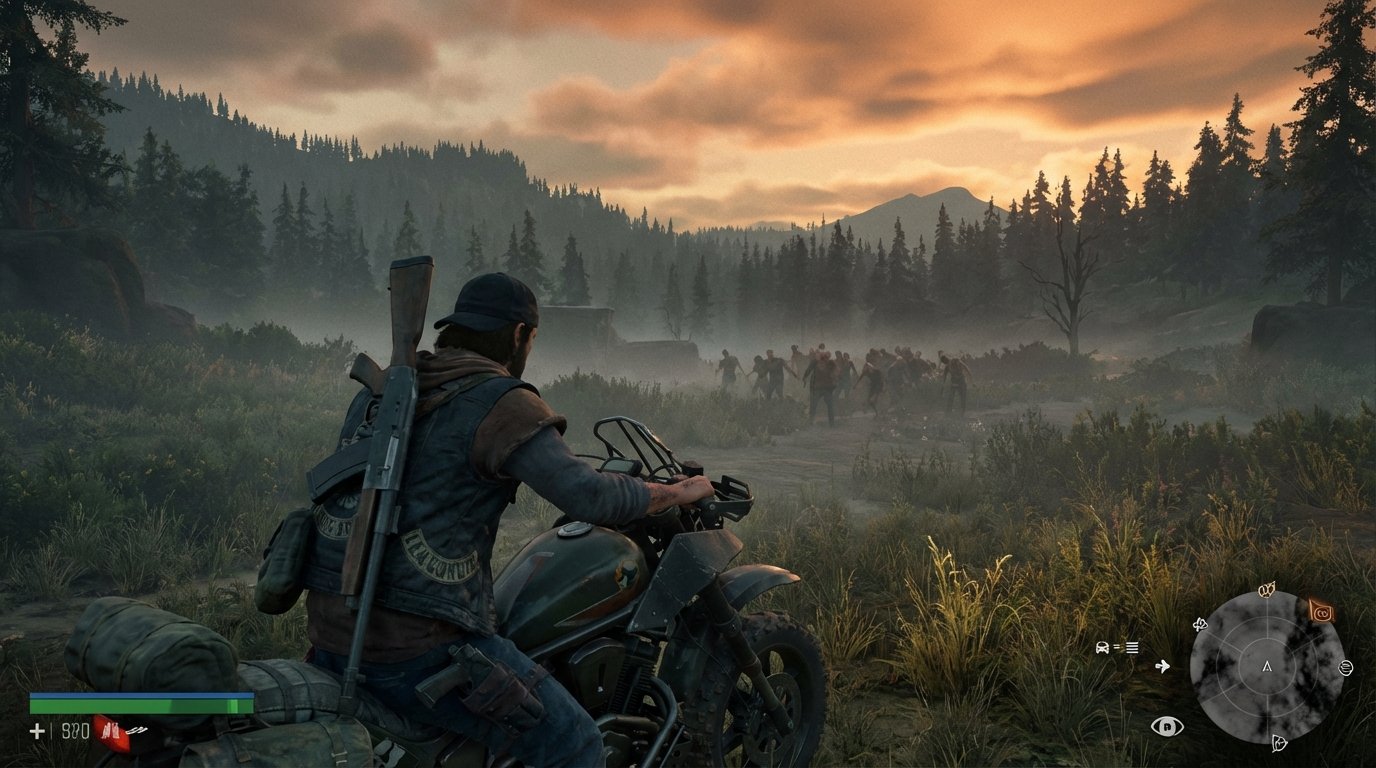Click the orange encampment flag marker
This screenshot has width=1376, height=768.
pos(1321,611)
